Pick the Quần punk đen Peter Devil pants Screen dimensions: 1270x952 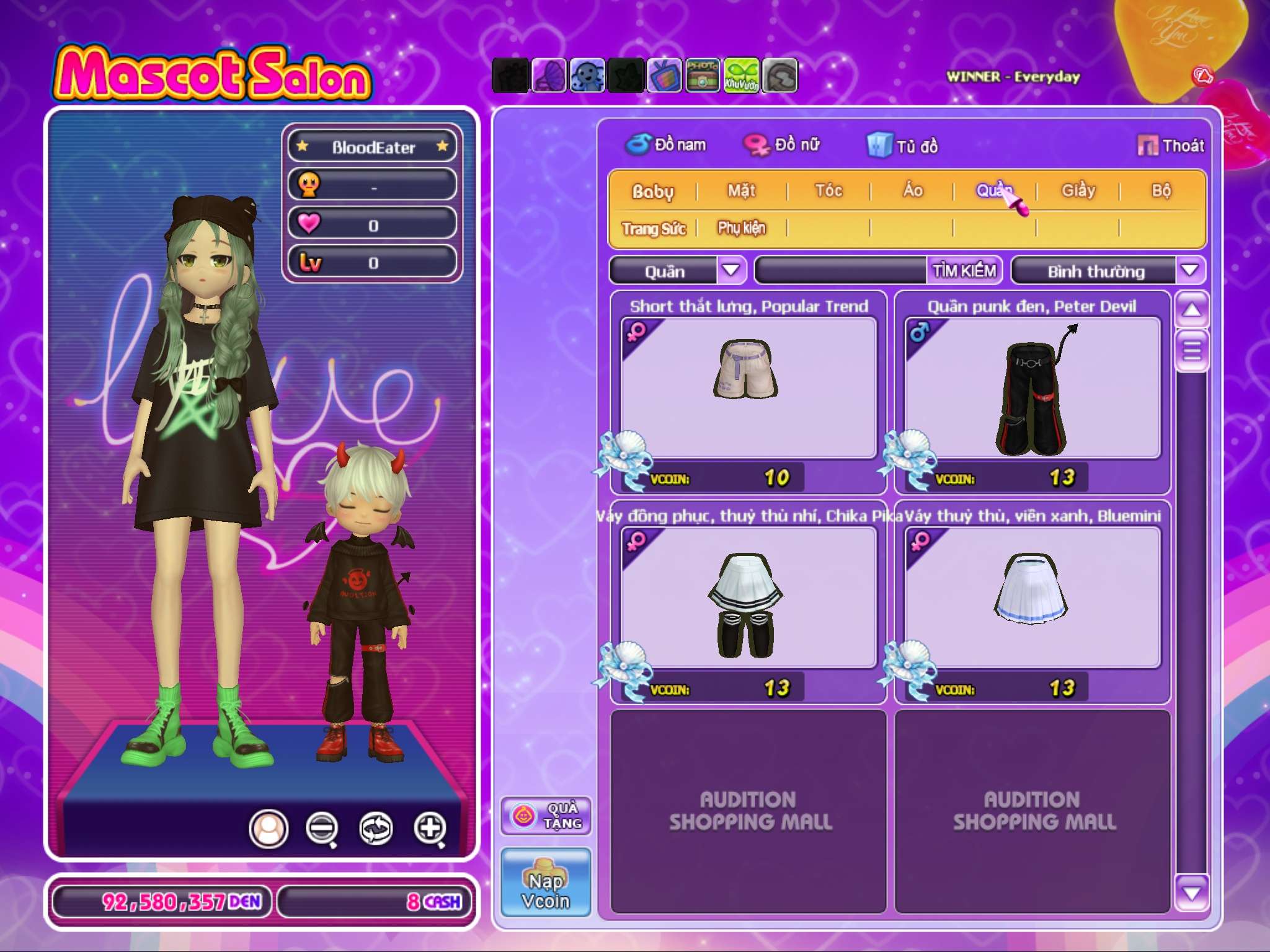pos(1032,389)
